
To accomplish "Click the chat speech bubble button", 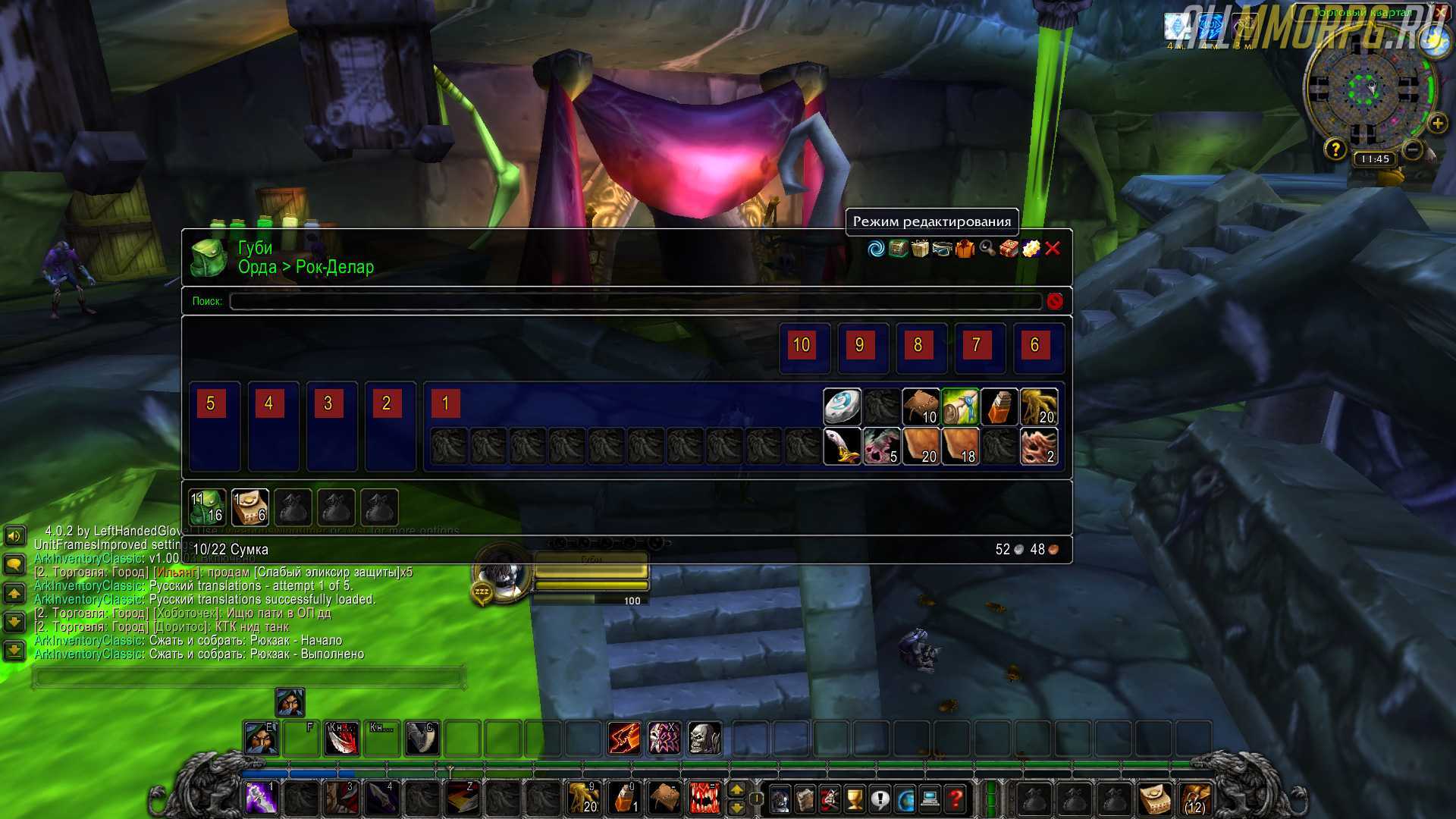I will coord(14,564).
